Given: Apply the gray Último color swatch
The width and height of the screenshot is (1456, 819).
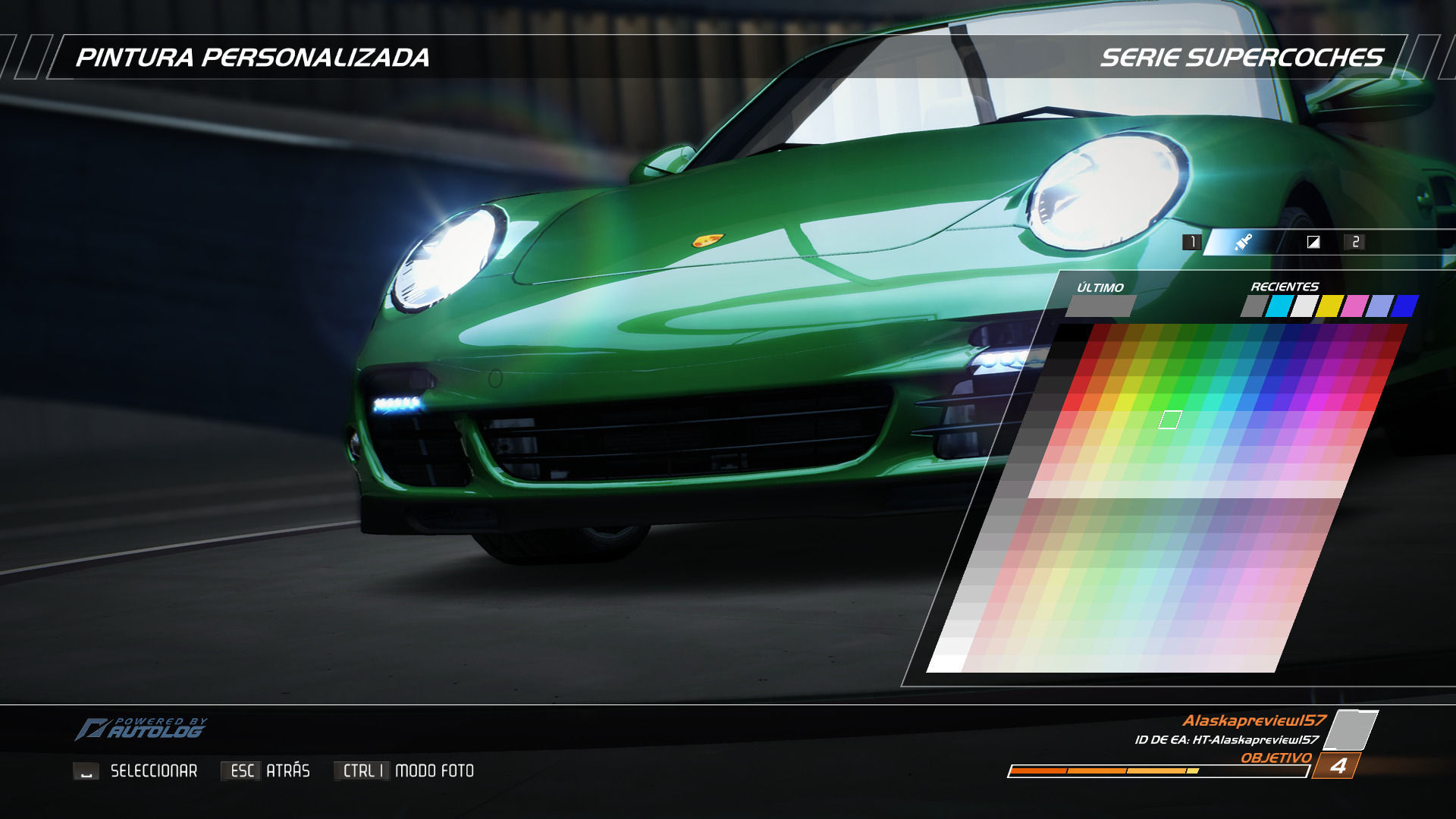Looking at the screenshot, I should 1100,306.
